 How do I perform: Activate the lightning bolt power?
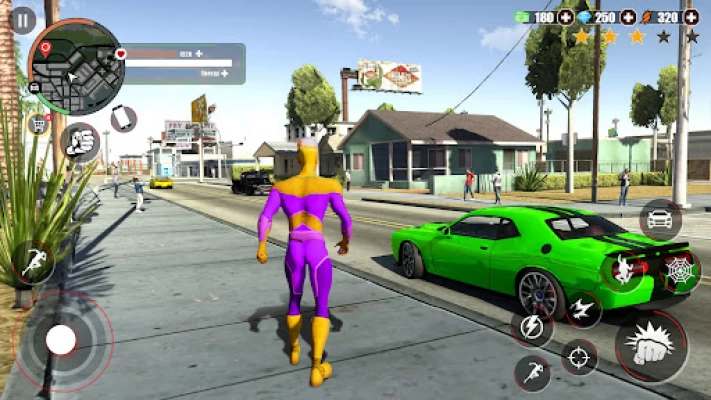click(532, 326)
